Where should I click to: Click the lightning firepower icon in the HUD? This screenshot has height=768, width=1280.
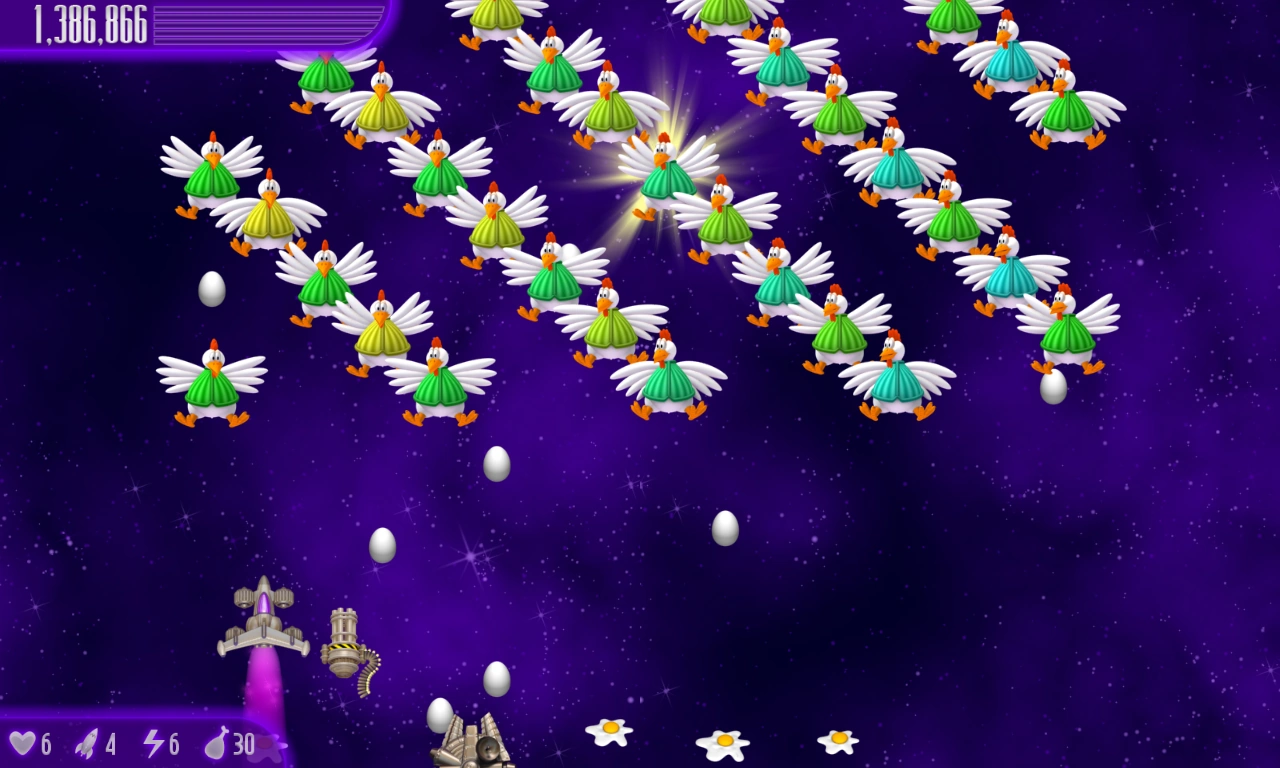pyautogui.click(x=152, y=744)
